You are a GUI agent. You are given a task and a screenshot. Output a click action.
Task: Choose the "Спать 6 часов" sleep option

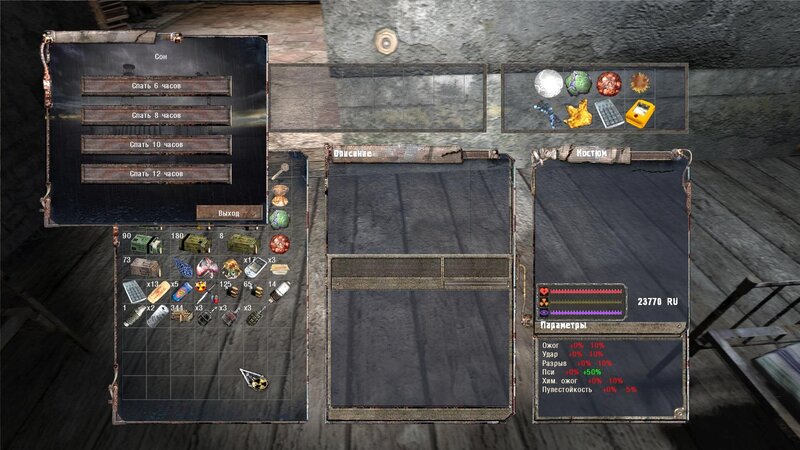[156, 86]
